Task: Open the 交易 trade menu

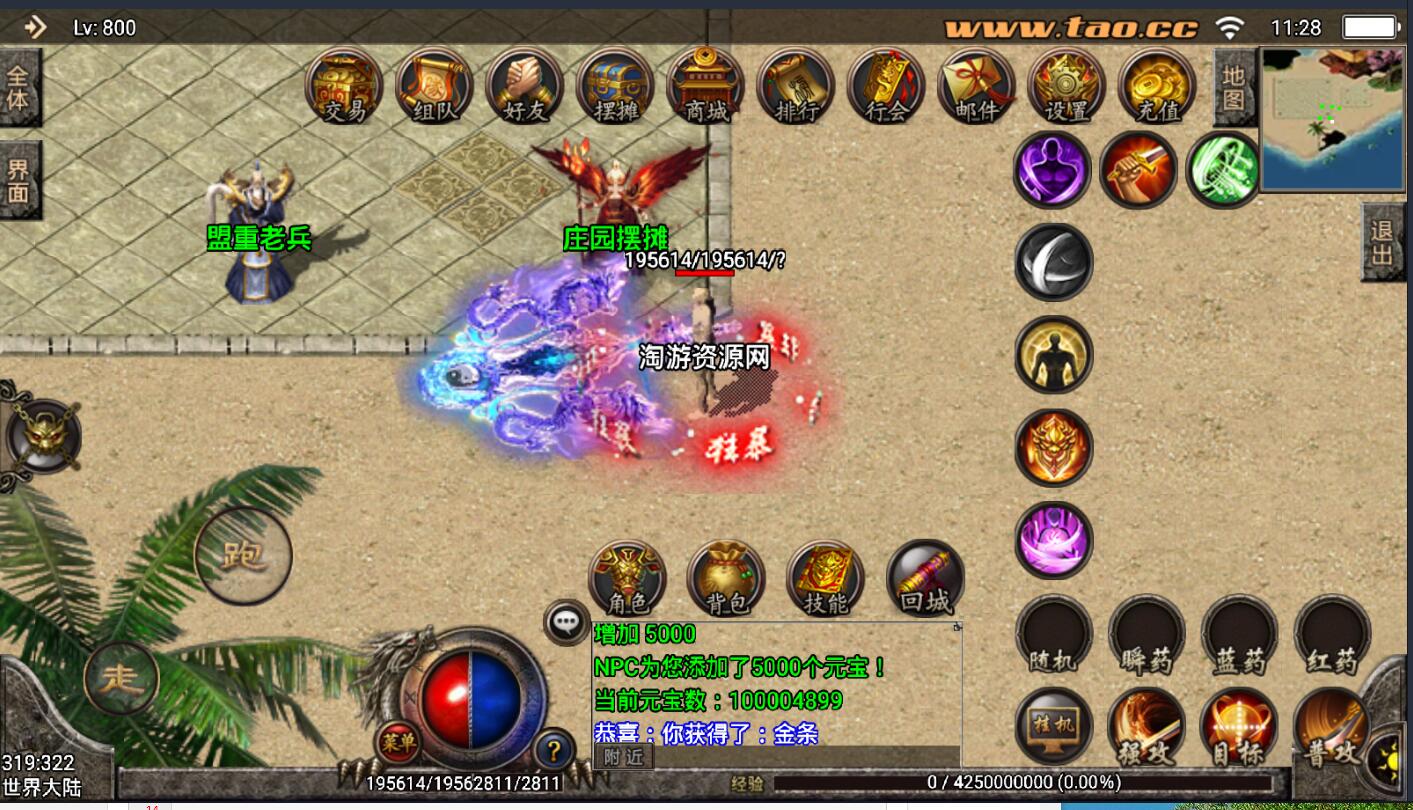Action: [345, 86]
